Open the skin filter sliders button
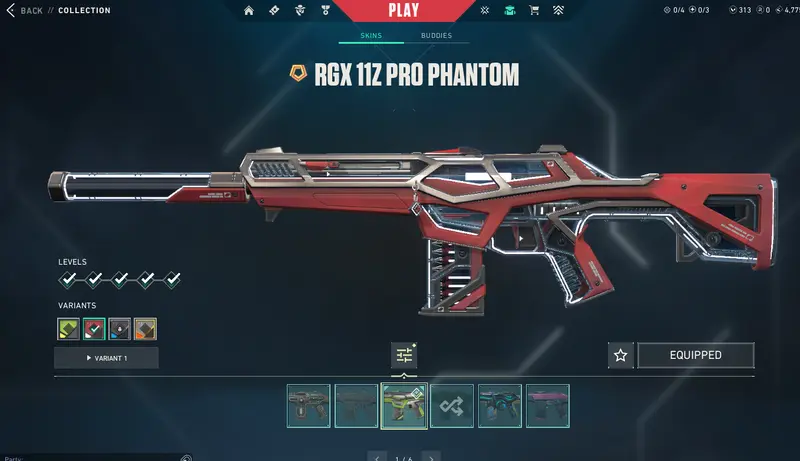The height and width of the screenshot is (461, 800). 404,355
